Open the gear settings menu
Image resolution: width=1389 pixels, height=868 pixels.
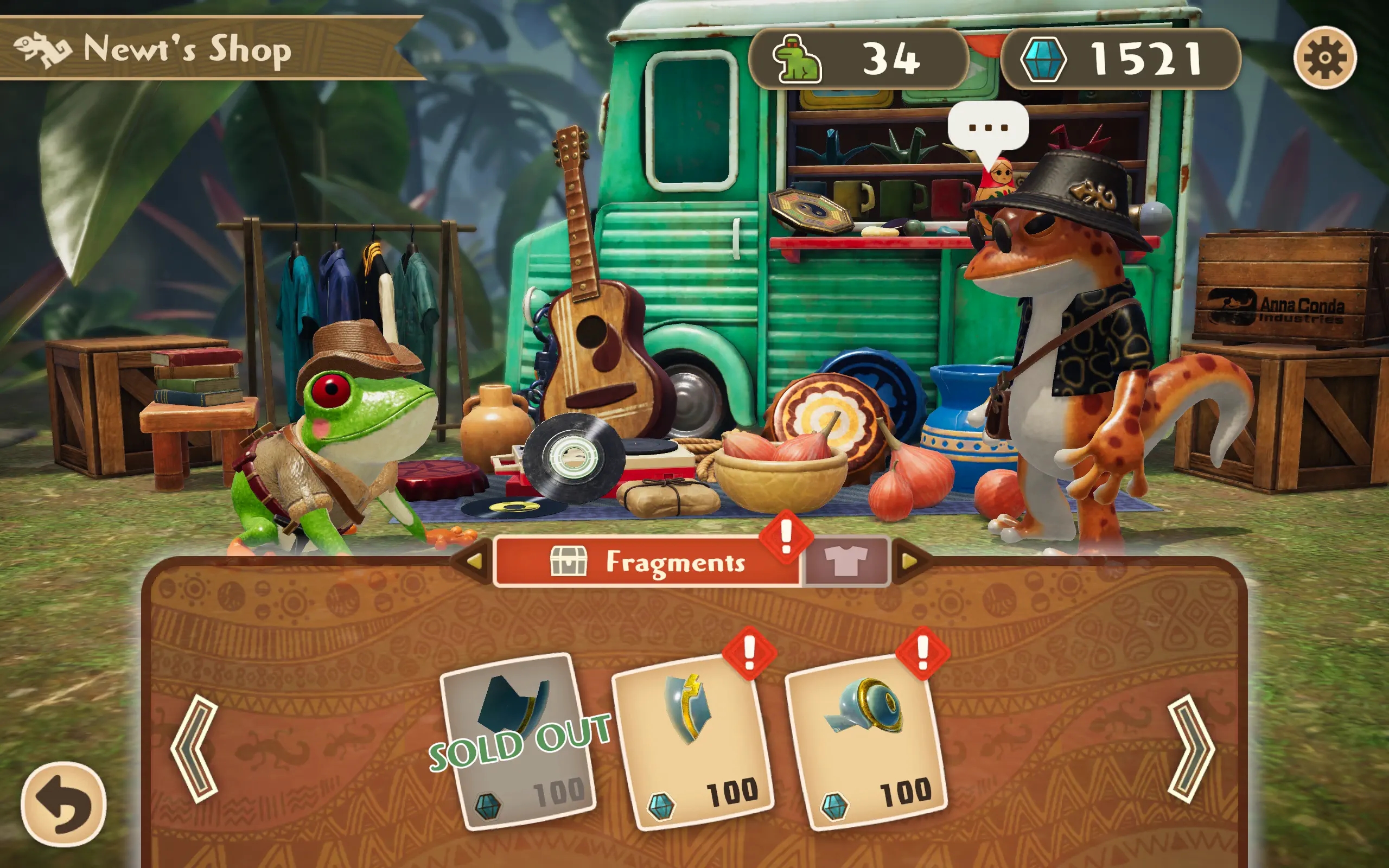(1325, 58)
